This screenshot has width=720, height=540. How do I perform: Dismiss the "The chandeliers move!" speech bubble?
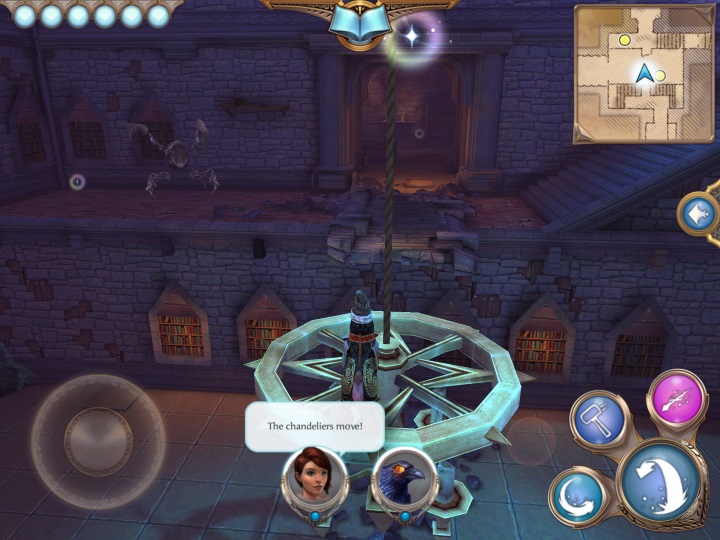314,425
